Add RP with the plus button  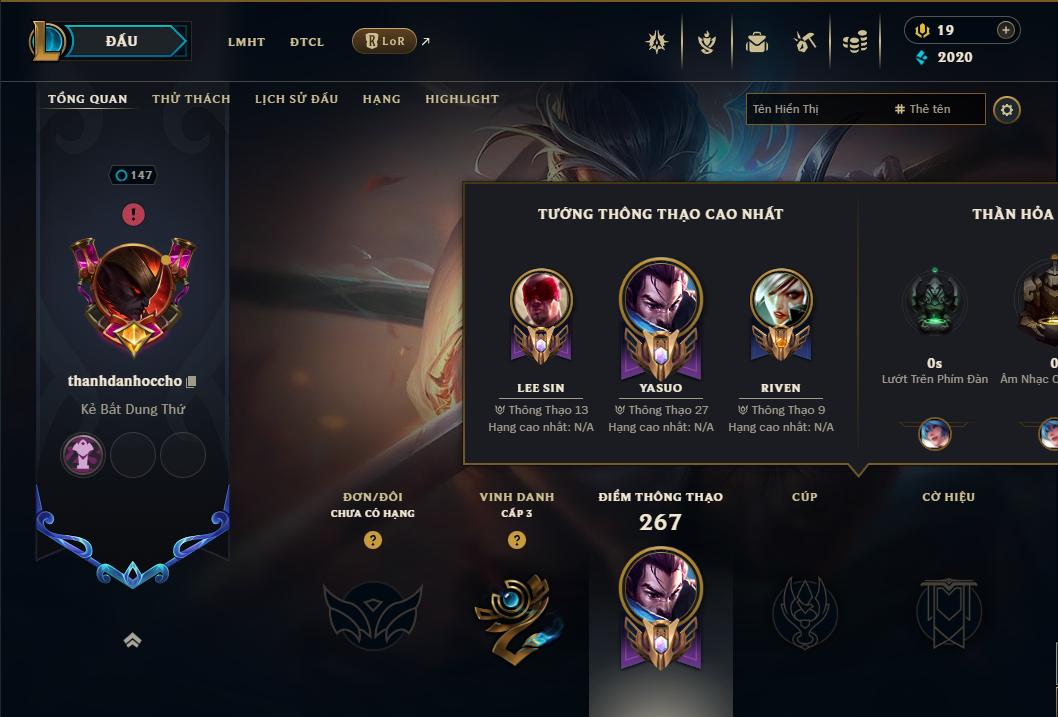1006,30
